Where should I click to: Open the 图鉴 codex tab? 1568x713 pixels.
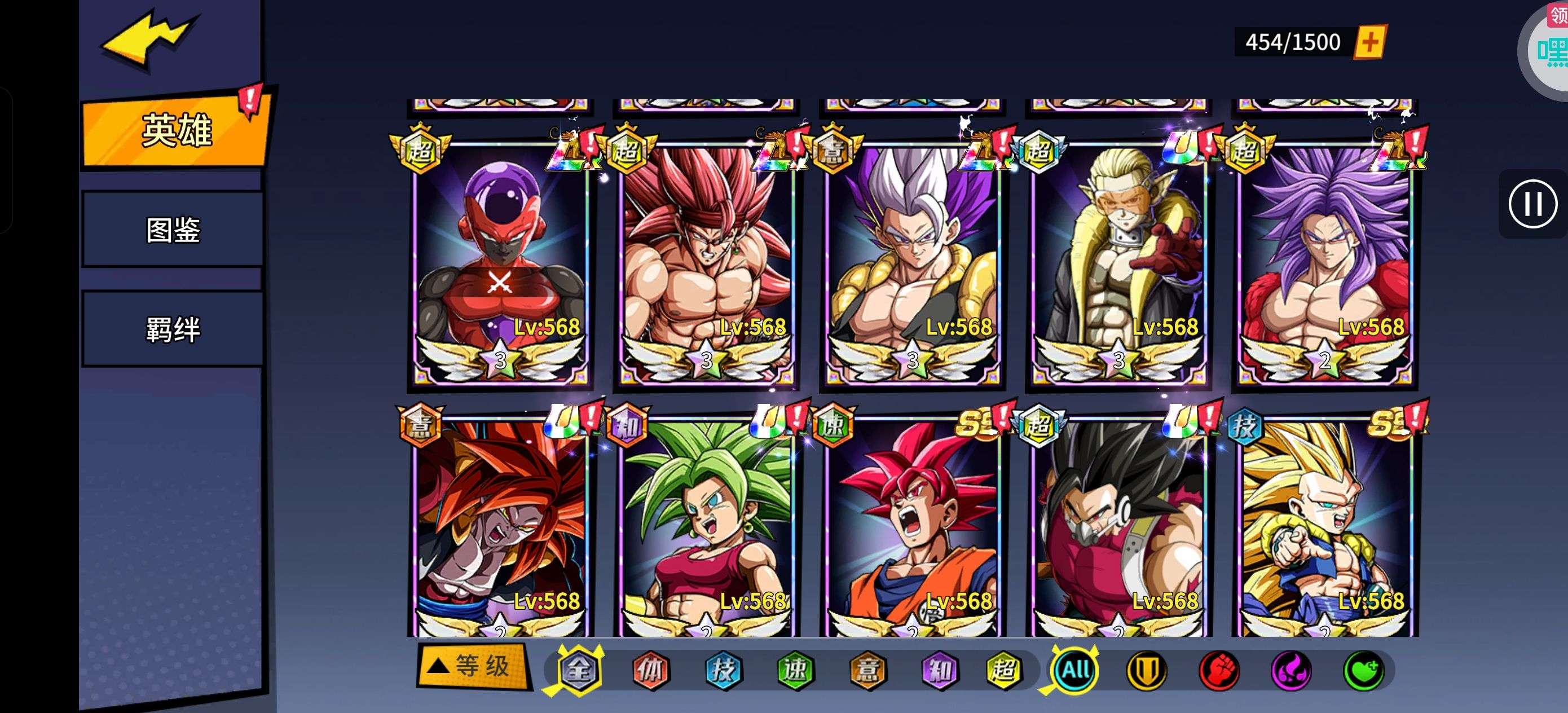pos(173,230)
